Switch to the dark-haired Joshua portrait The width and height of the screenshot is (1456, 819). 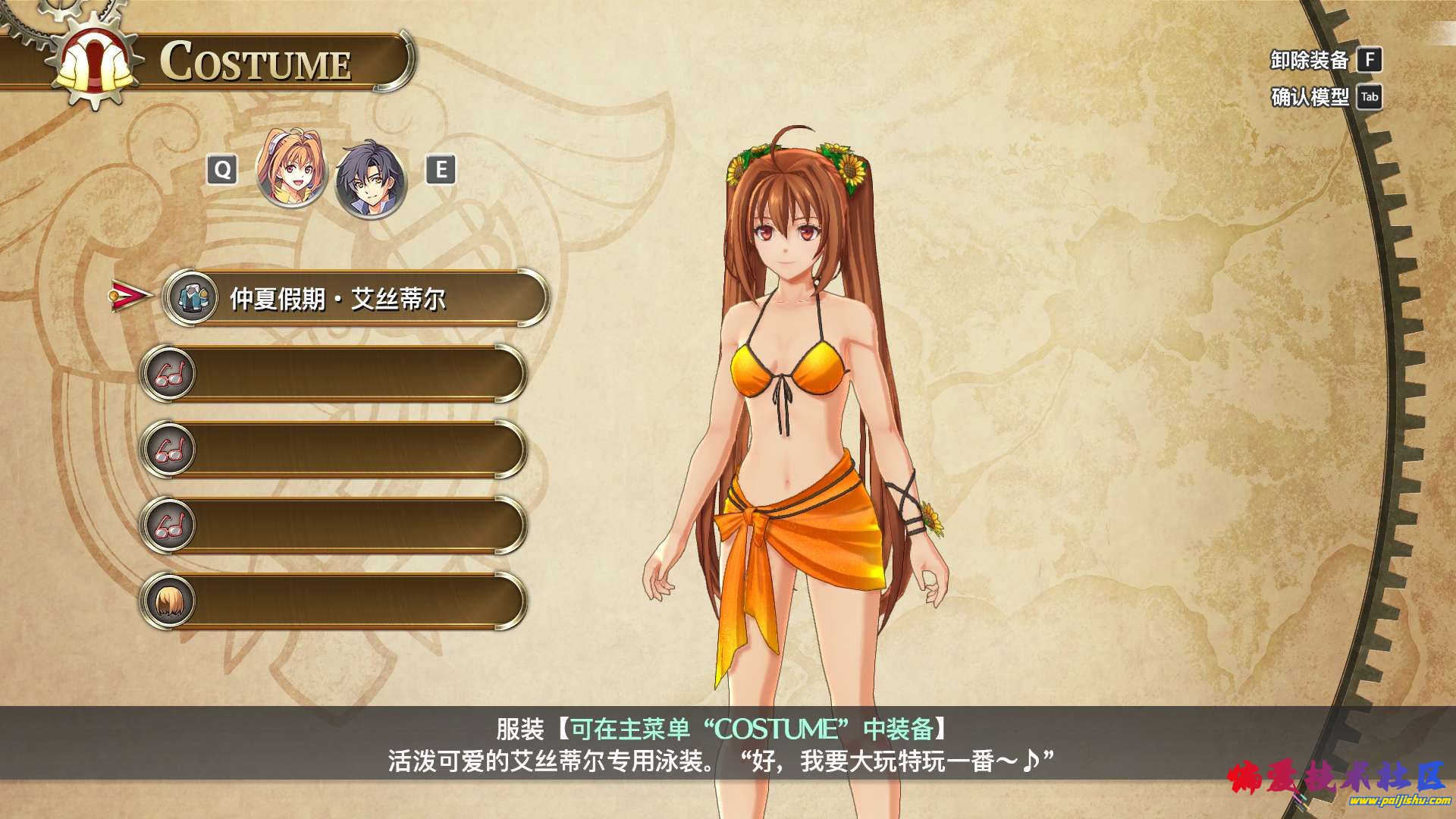pyautogui.click(x=371, y=179)
